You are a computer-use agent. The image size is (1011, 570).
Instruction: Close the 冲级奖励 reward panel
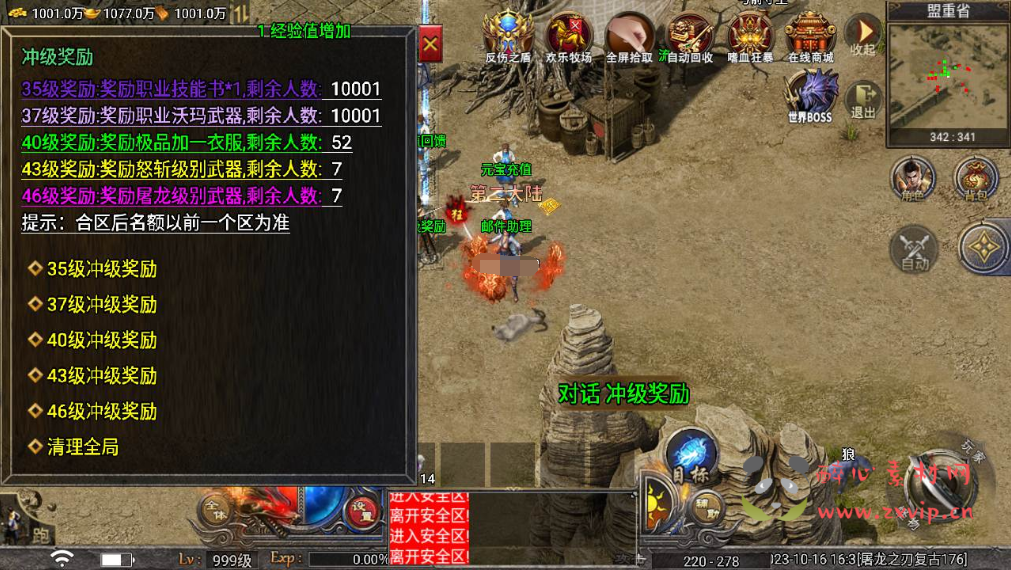tap(430, 46)
